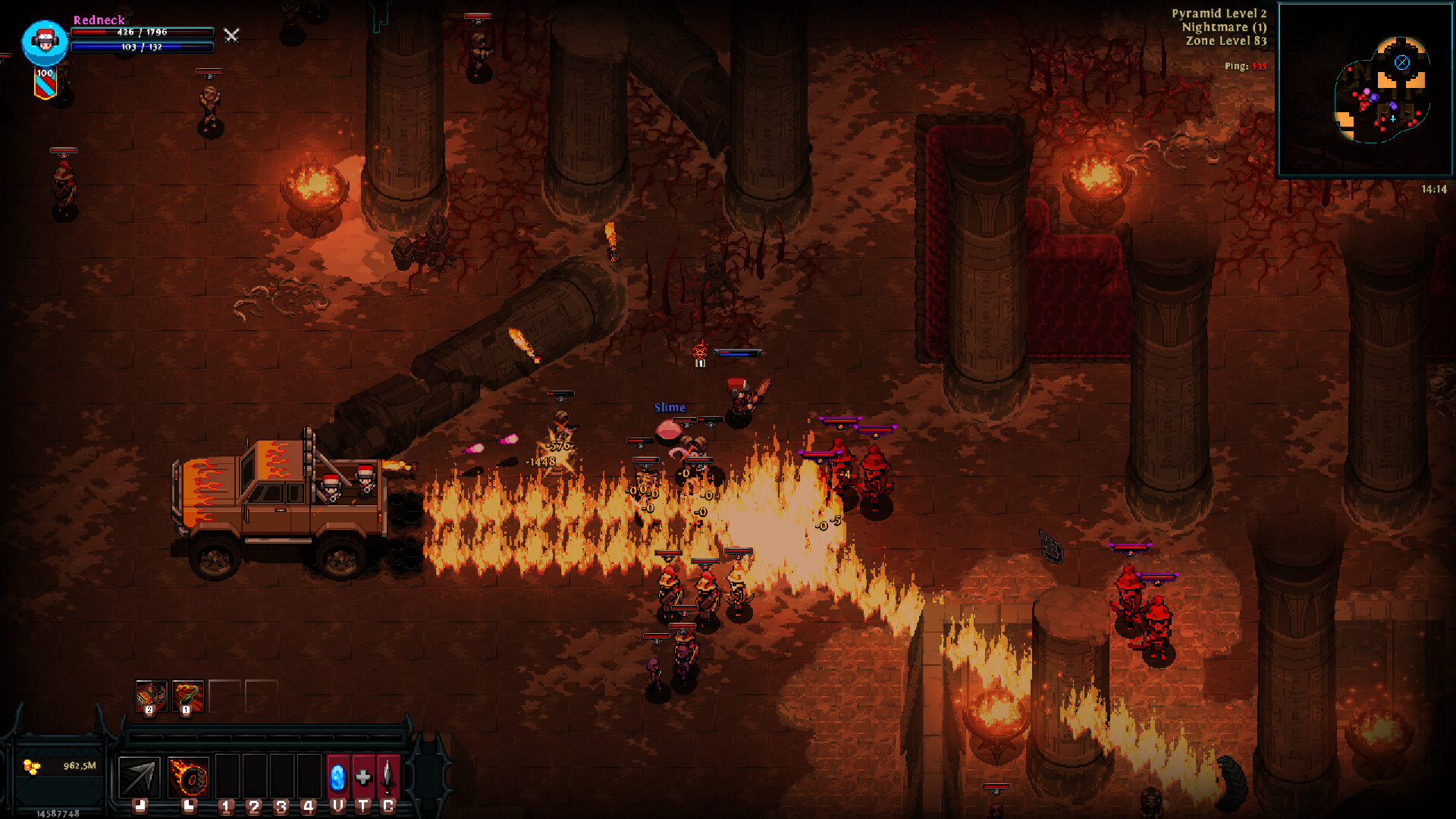Select the flaming wheel ability icon
This screenshot has height=819, width=1456.
(187, 777)
